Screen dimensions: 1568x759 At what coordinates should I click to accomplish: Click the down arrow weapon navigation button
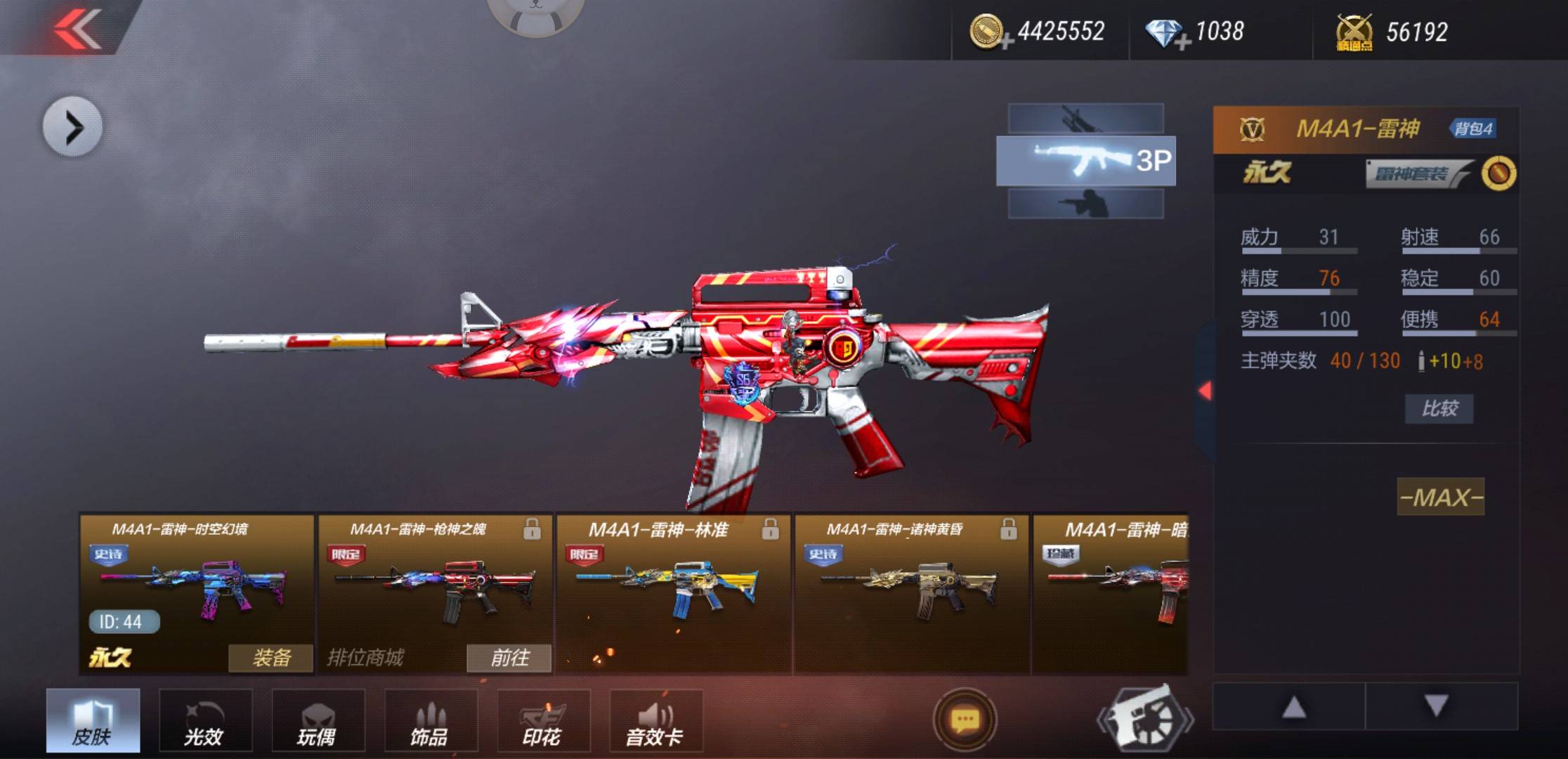click(1437, 706)
